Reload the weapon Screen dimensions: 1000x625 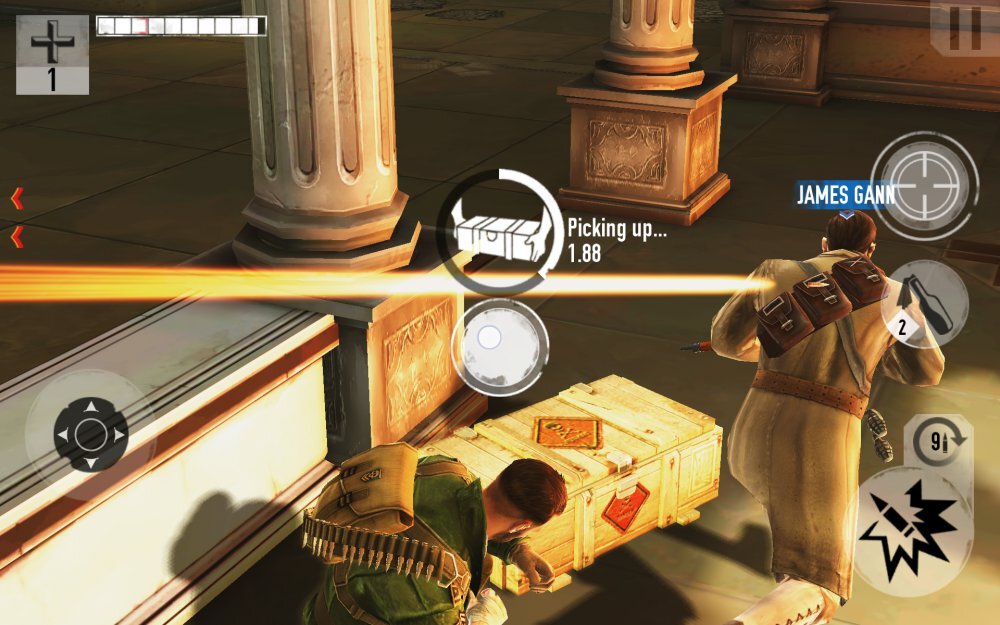pyautogui.click(x=938, y=442)
